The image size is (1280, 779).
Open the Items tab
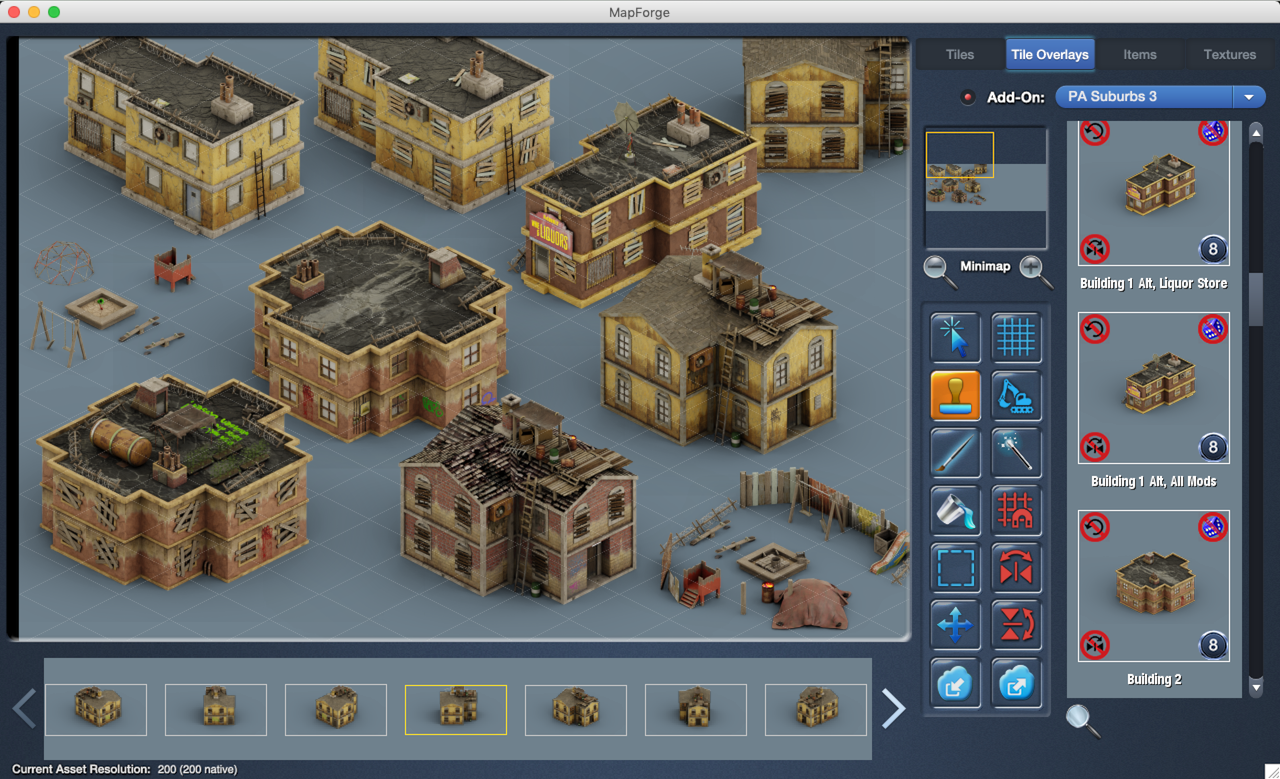(1139, 55)
